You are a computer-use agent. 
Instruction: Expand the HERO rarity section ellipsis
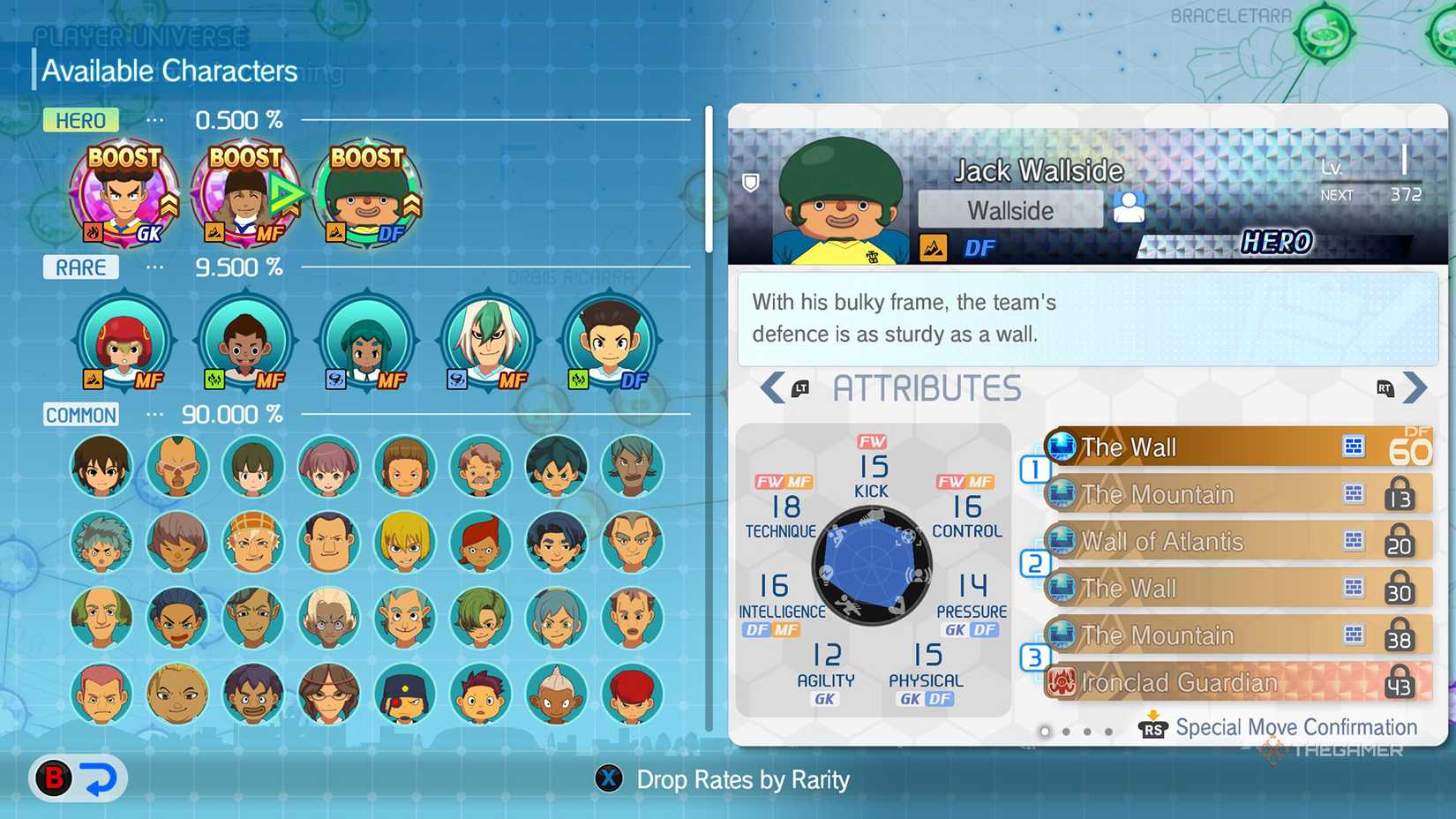pyautogui.click(x=154, y=121)
